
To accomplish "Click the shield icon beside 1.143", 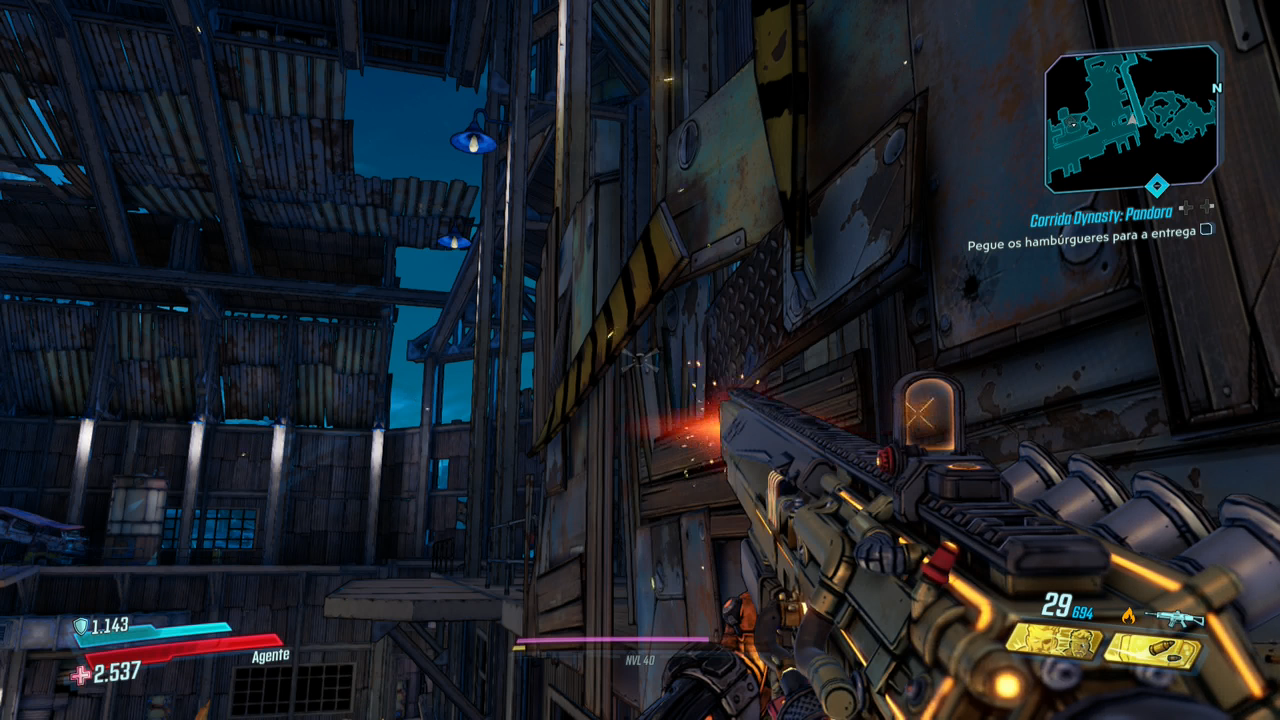I will pyautogui.click(x=80, y=626).
